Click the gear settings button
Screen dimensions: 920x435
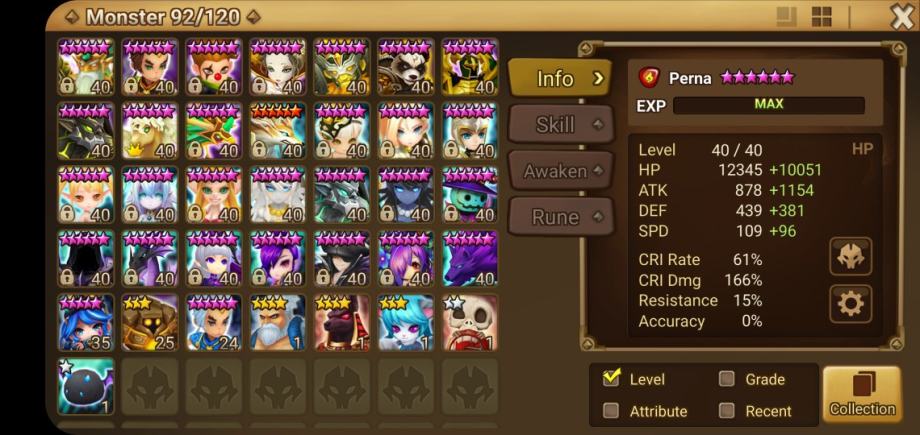pos(851,303)
